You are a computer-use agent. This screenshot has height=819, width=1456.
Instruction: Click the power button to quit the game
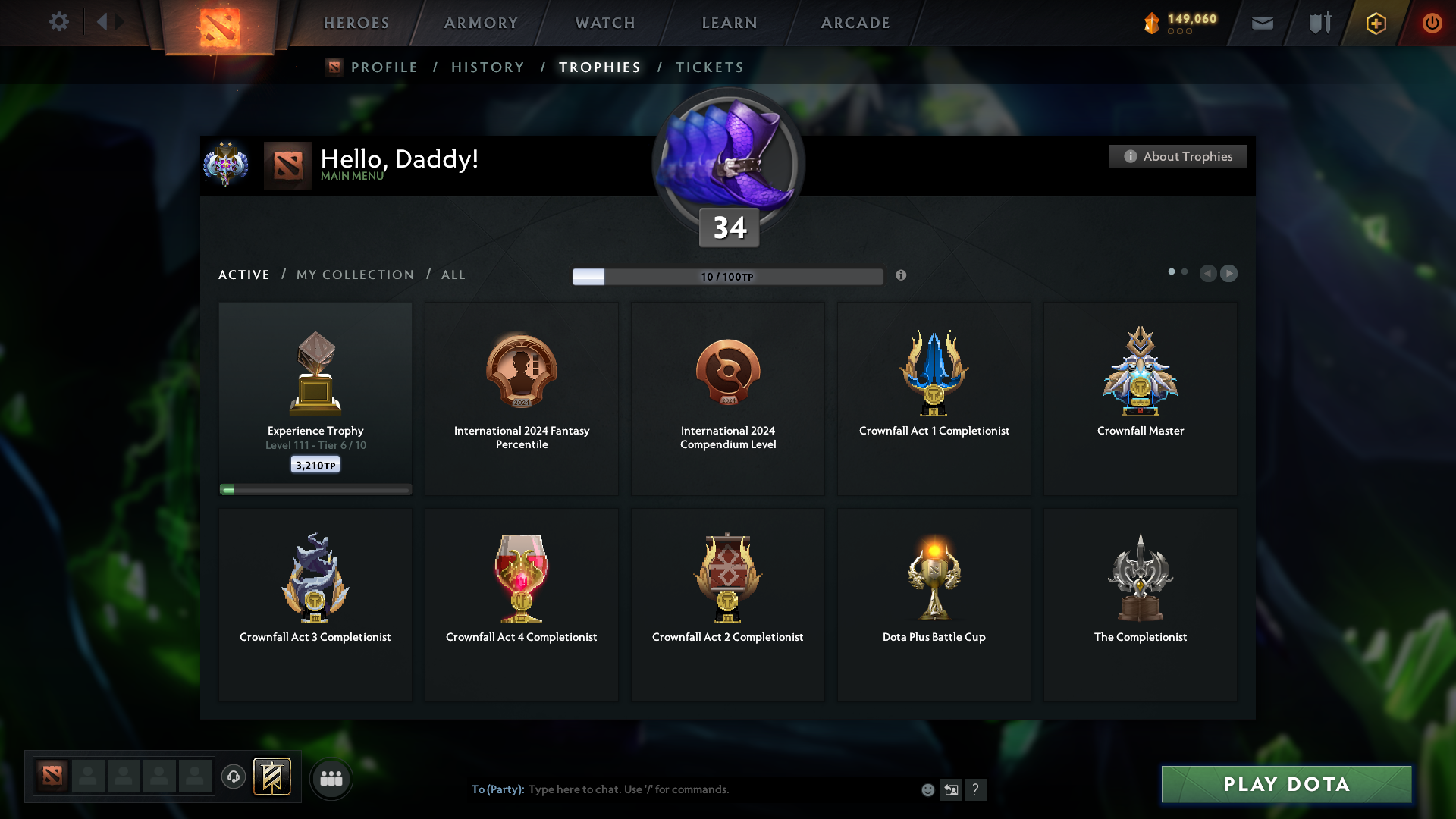[1432, 23]
